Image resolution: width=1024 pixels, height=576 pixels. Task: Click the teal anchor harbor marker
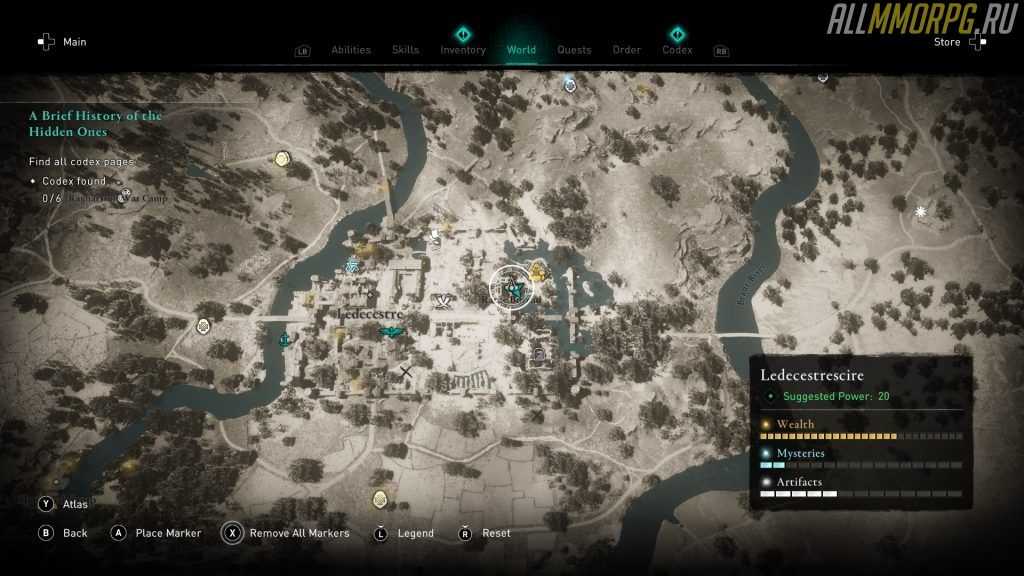tap(284, 340)
